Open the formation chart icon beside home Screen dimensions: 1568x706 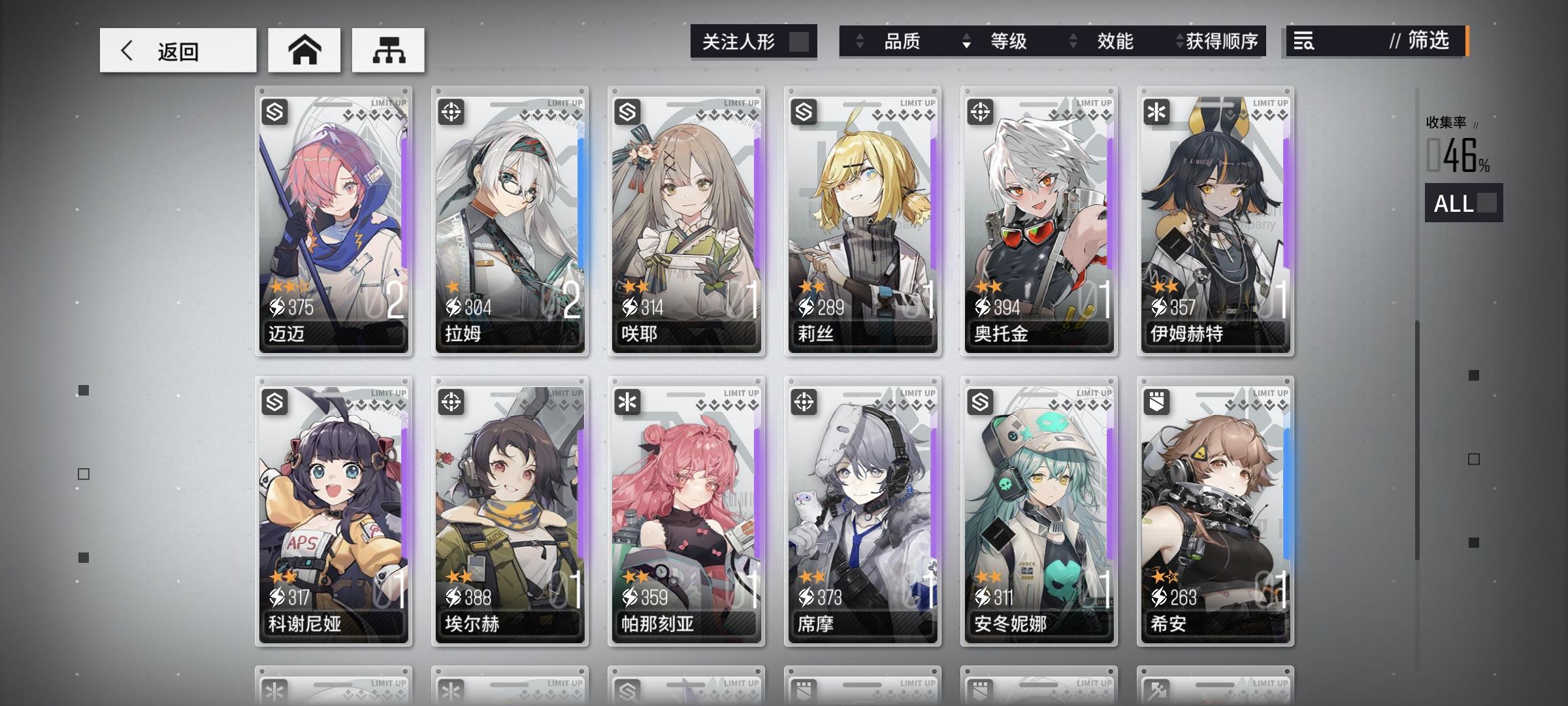click(389, 49)
